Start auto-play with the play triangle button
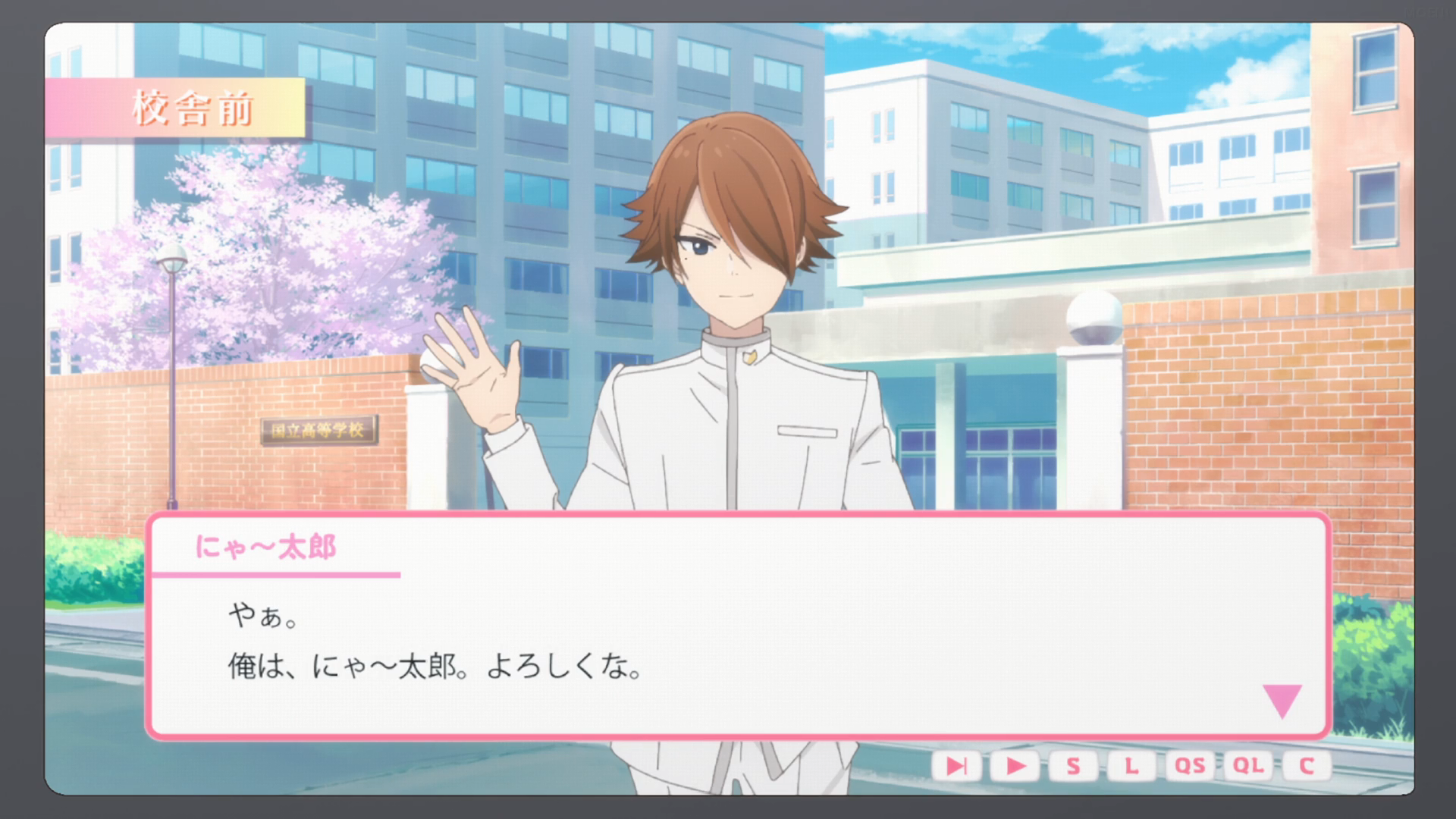Viewport: 1456px width, 819px height. pyautogui.click(x=1015, y=766)
